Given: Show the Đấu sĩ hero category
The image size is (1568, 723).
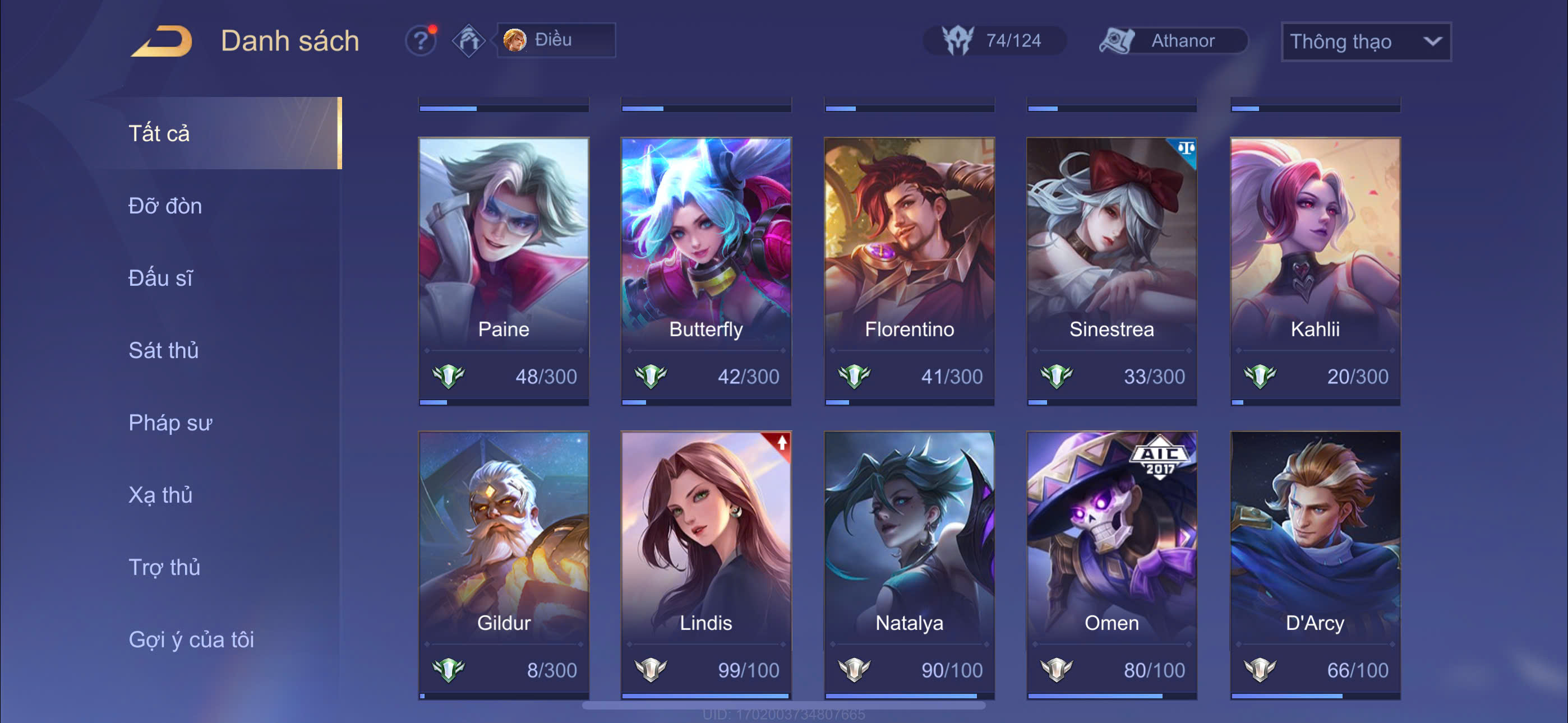Looking at the screenshot, I should pos(161,278).
